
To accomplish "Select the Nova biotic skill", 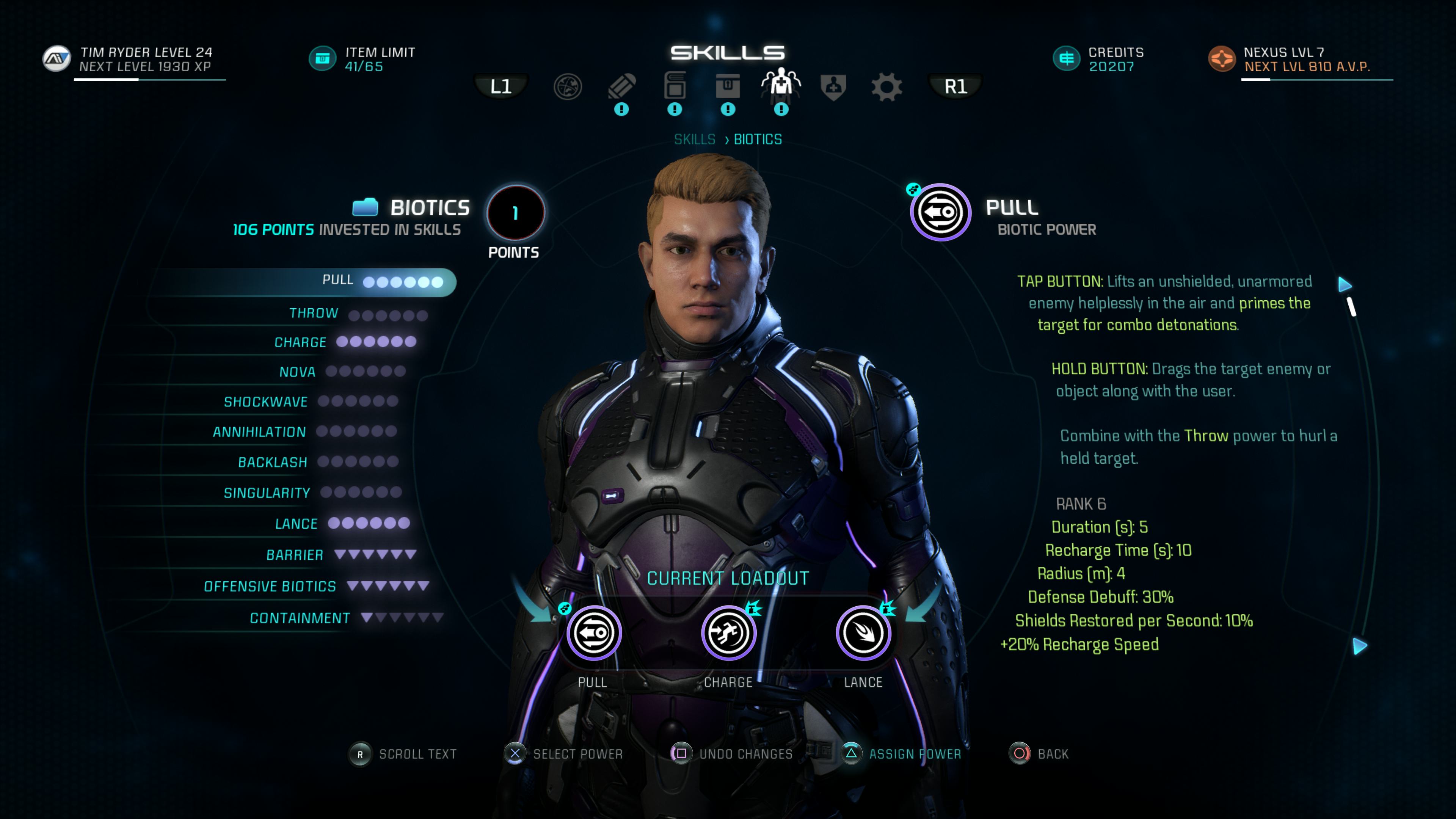I will pos(297,372).
